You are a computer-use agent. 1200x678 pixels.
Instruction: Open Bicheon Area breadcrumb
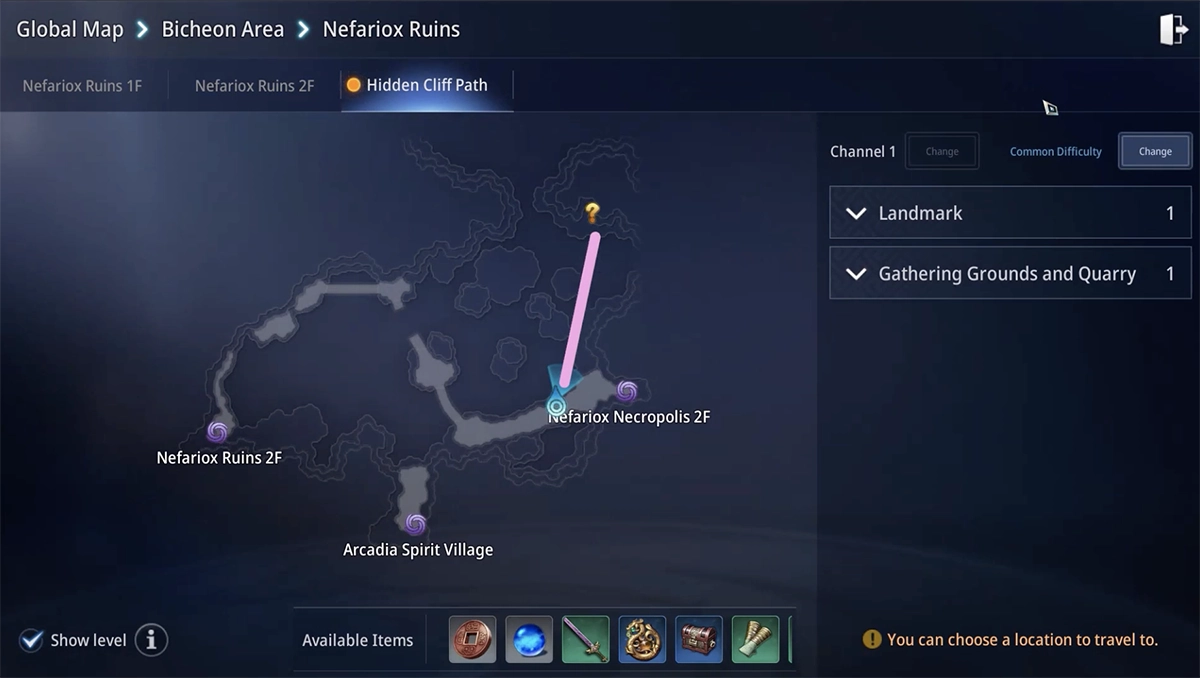222,29
